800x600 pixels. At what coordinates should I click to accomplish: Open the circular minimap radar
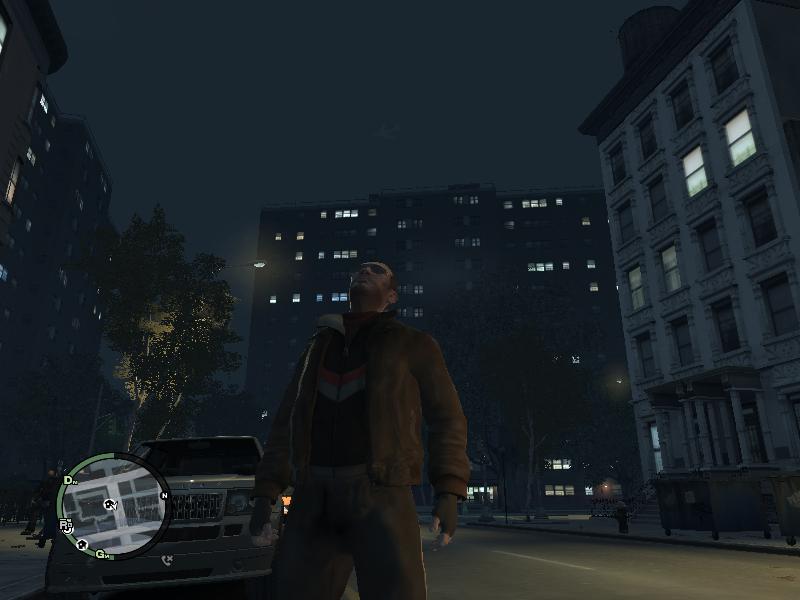click(110, 503)
